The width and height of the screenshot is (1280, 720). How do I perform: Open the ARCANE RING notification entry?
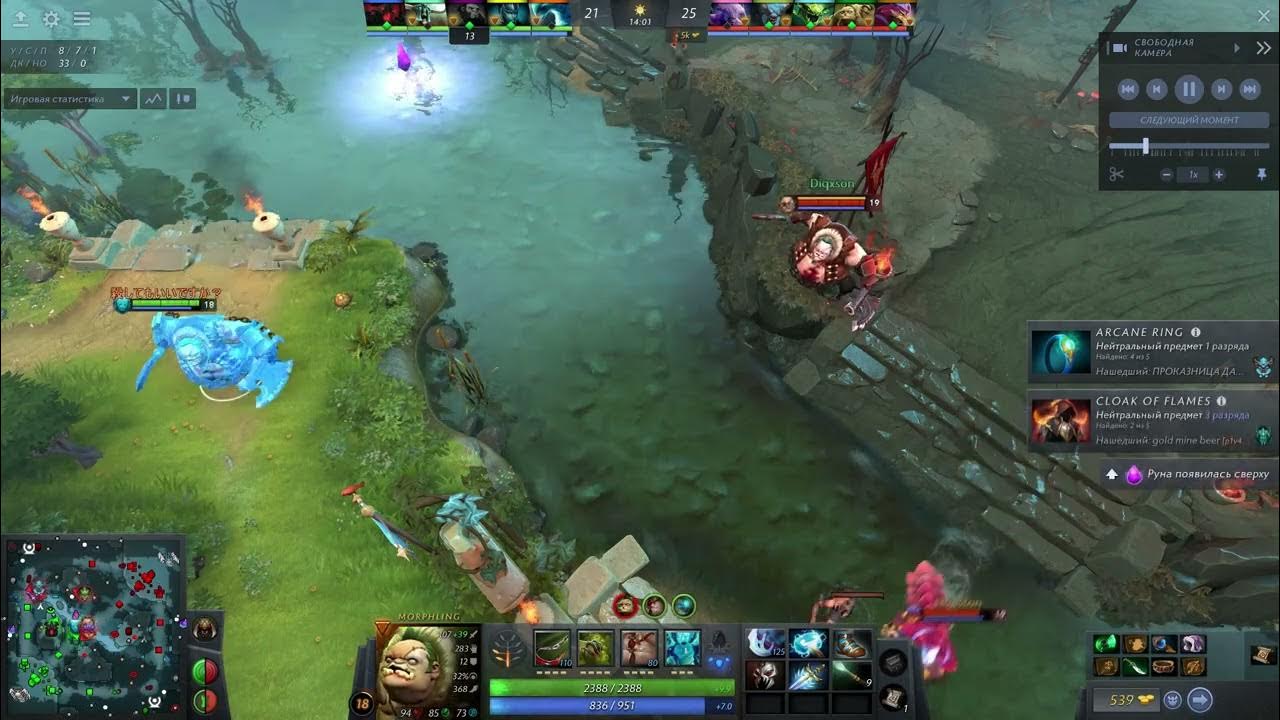(x=1150, y=352)
